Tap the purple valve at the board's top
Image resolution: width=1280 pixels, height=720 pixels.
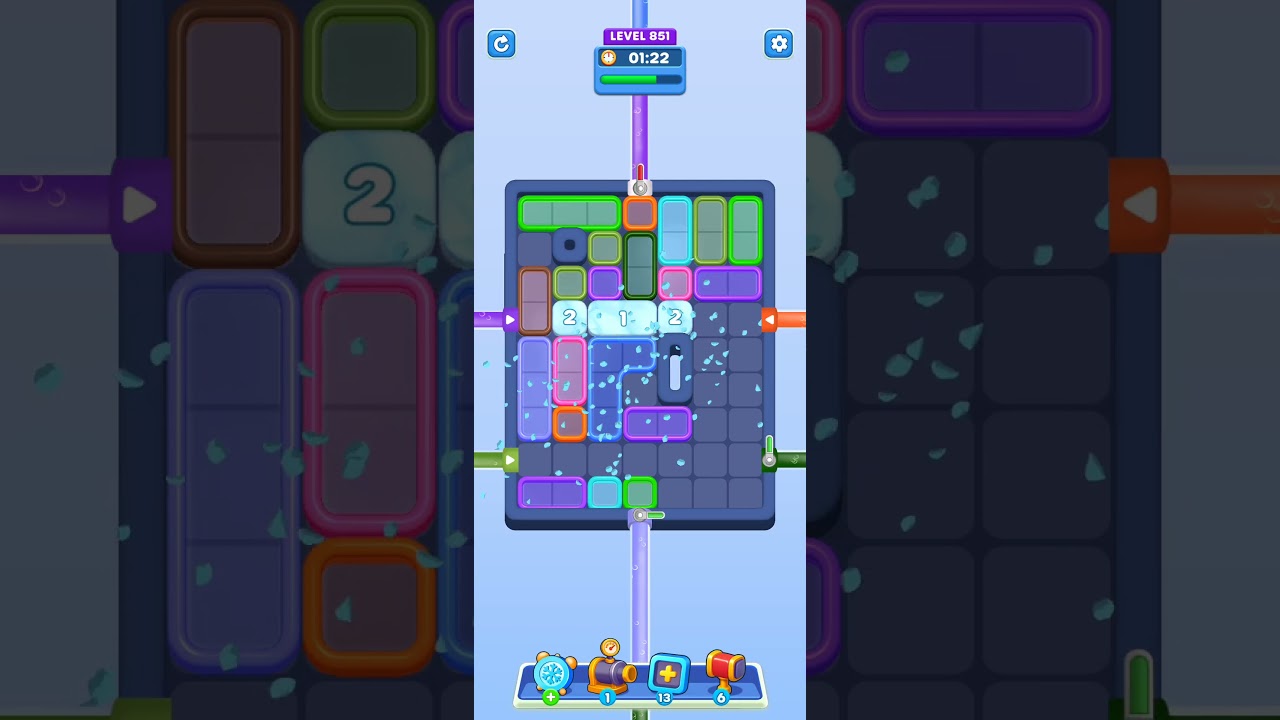coord(640,186)
